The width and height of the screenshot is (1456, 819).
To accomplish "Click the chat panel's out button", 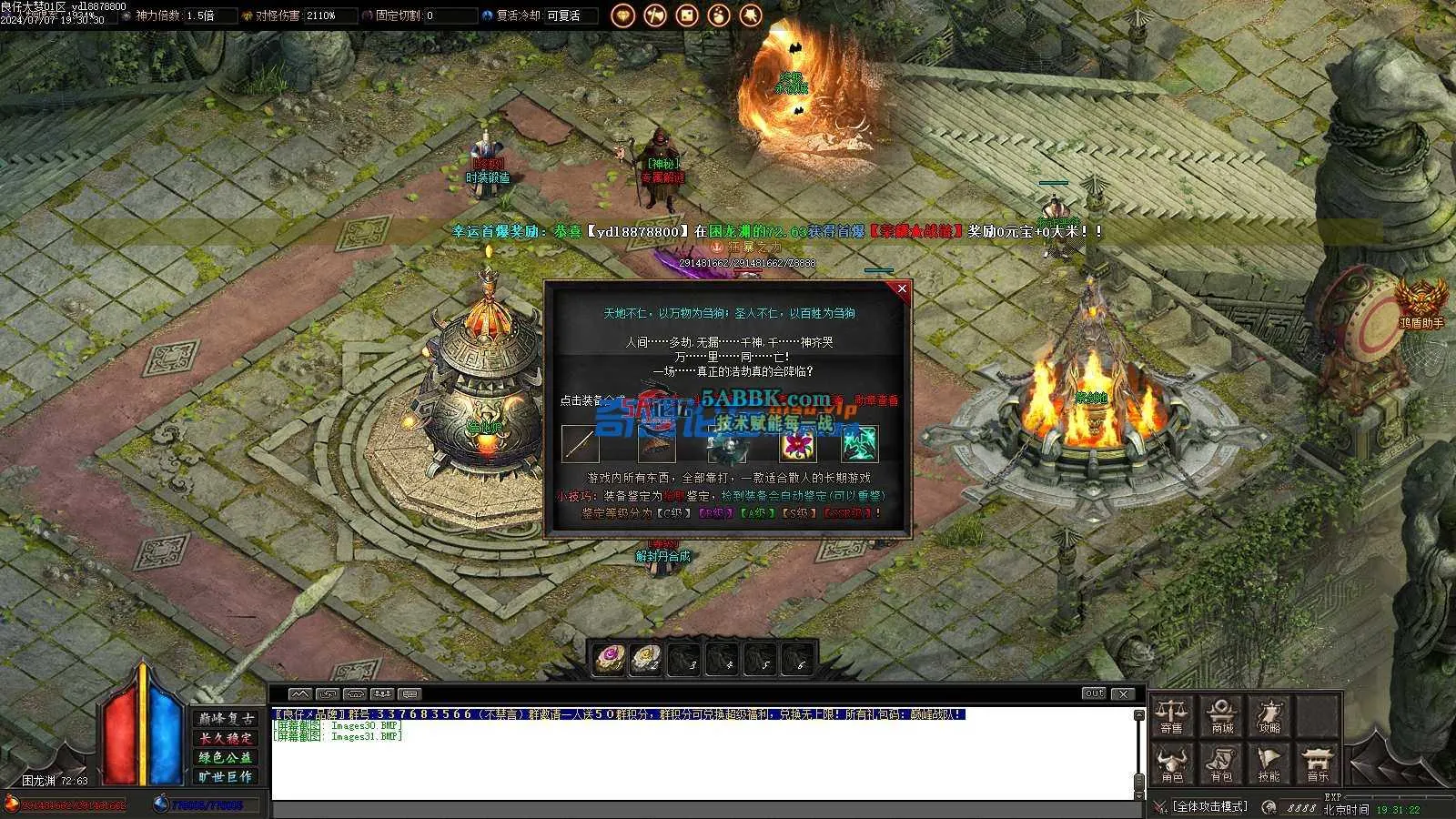I will (x=1094, y=693).
